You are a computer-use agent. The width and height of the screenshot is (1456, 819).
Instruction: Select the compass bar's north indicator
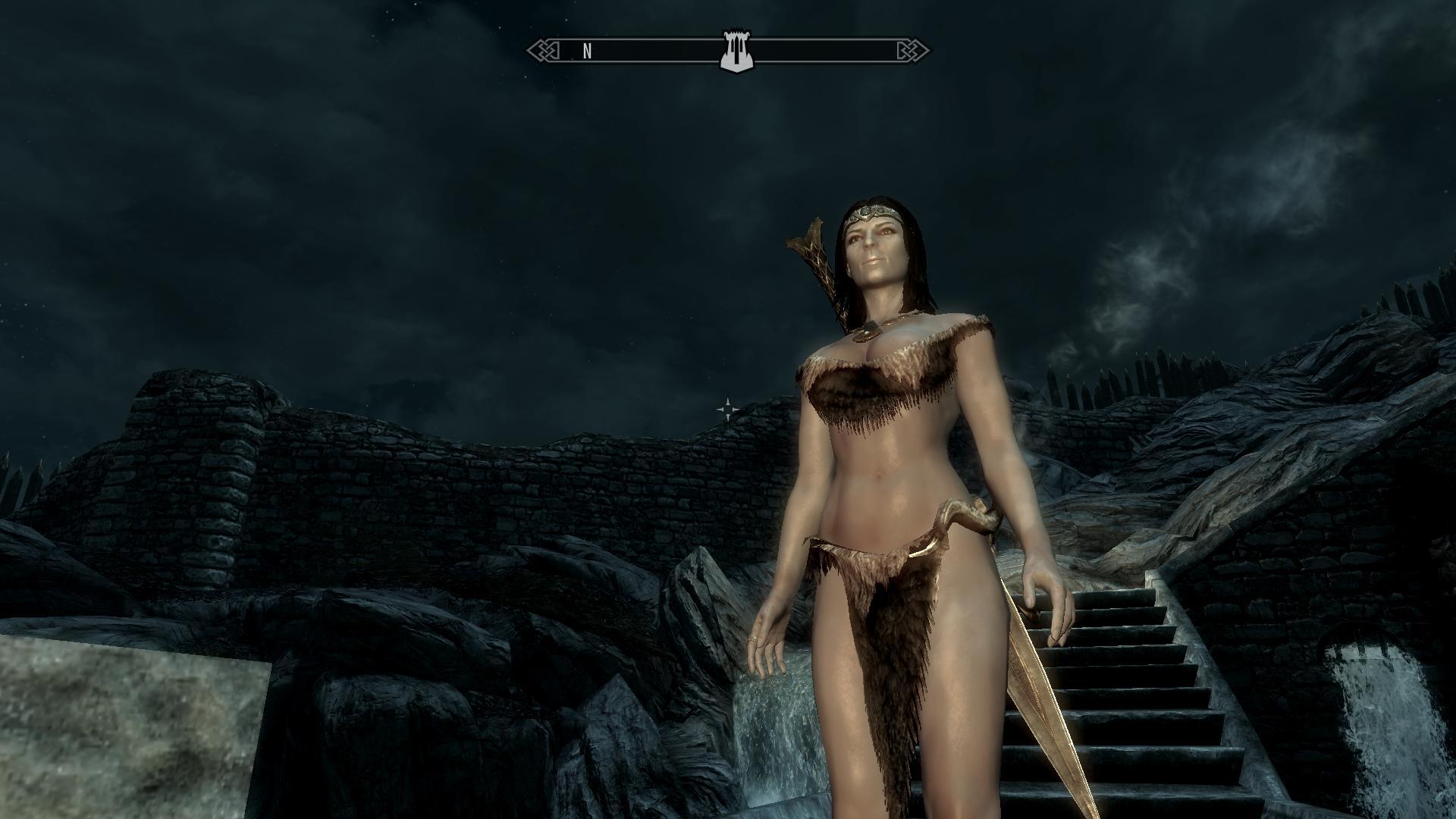[x=587, y=52]
